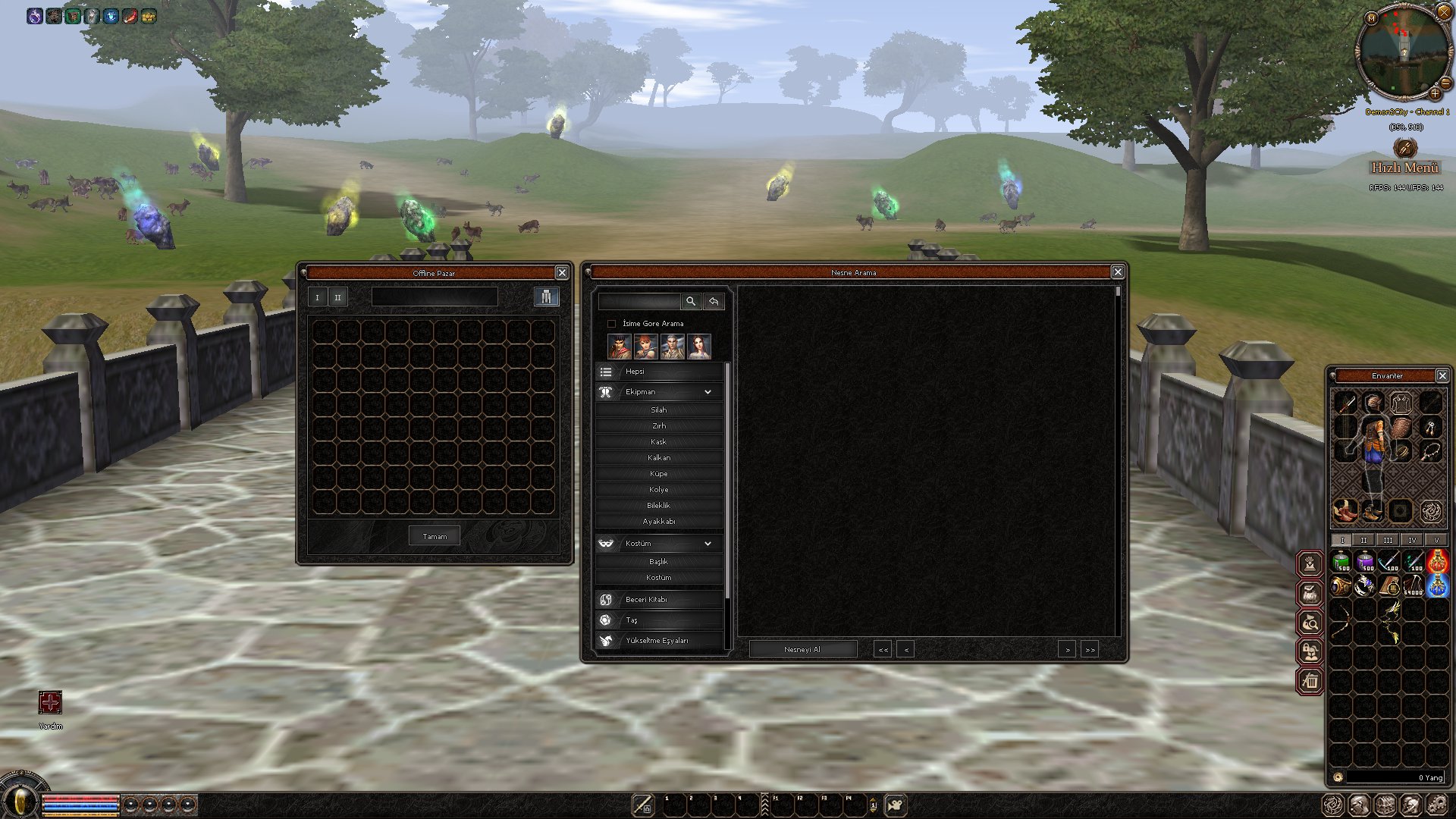This screenshot has width=1456, height=819.
Task: Select the Hepsi category
Action: tap(658, 372)
